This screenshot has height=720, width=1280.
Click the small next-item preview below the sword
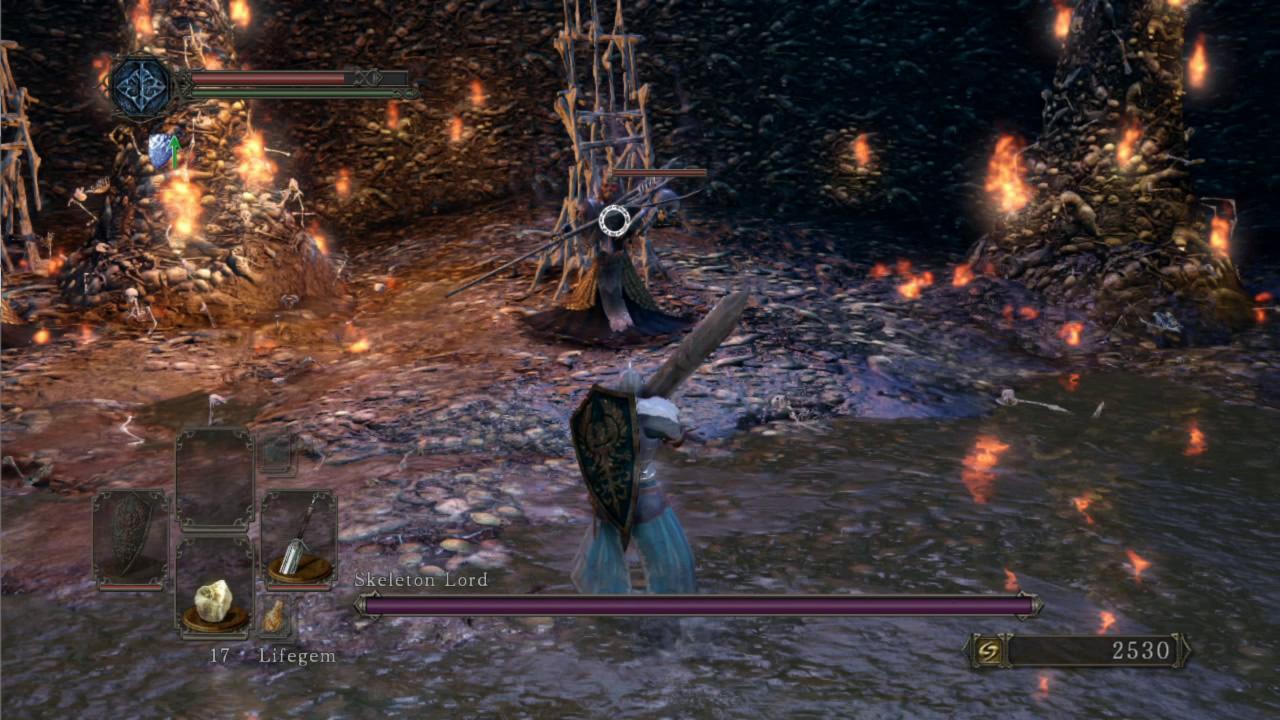(x=274, y=615)
